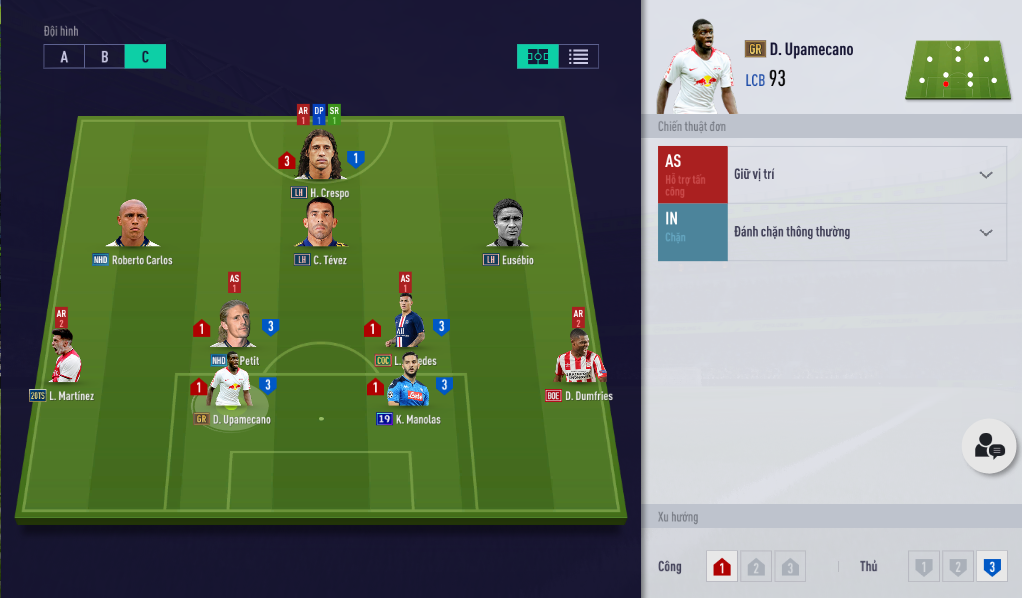Set attack tendency (Công) to level 2
Screen dimensions: 1022x598
pos(756,567)
